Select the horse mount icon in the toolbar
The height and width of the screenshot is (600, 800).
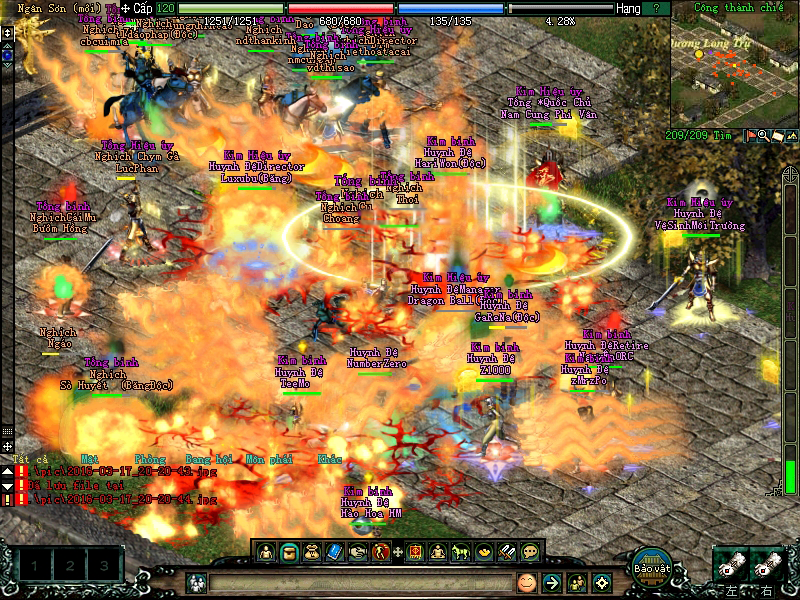[461, 551]
